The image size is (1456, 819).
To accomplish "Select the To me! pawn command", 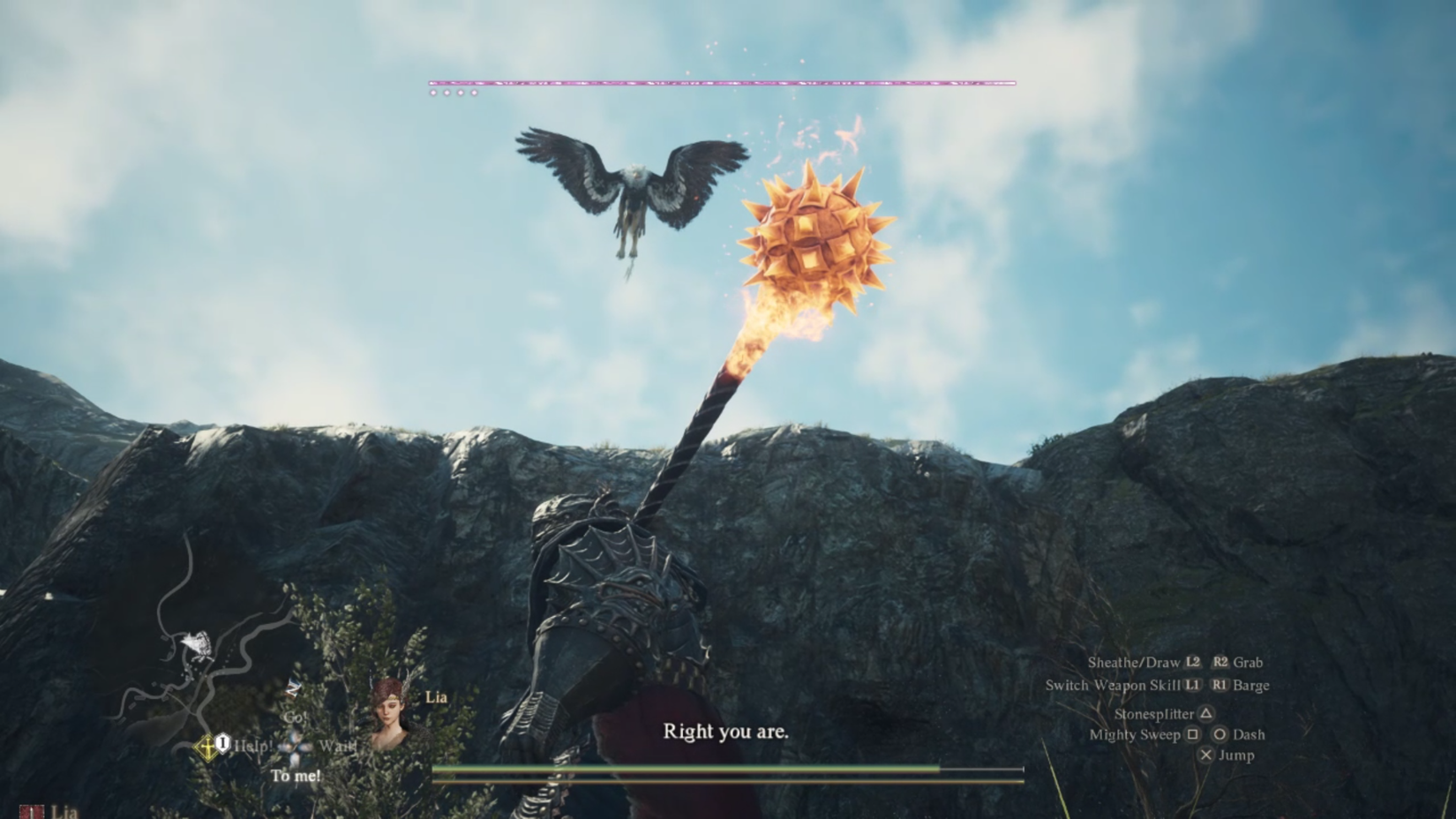I will tap(296, 776).
